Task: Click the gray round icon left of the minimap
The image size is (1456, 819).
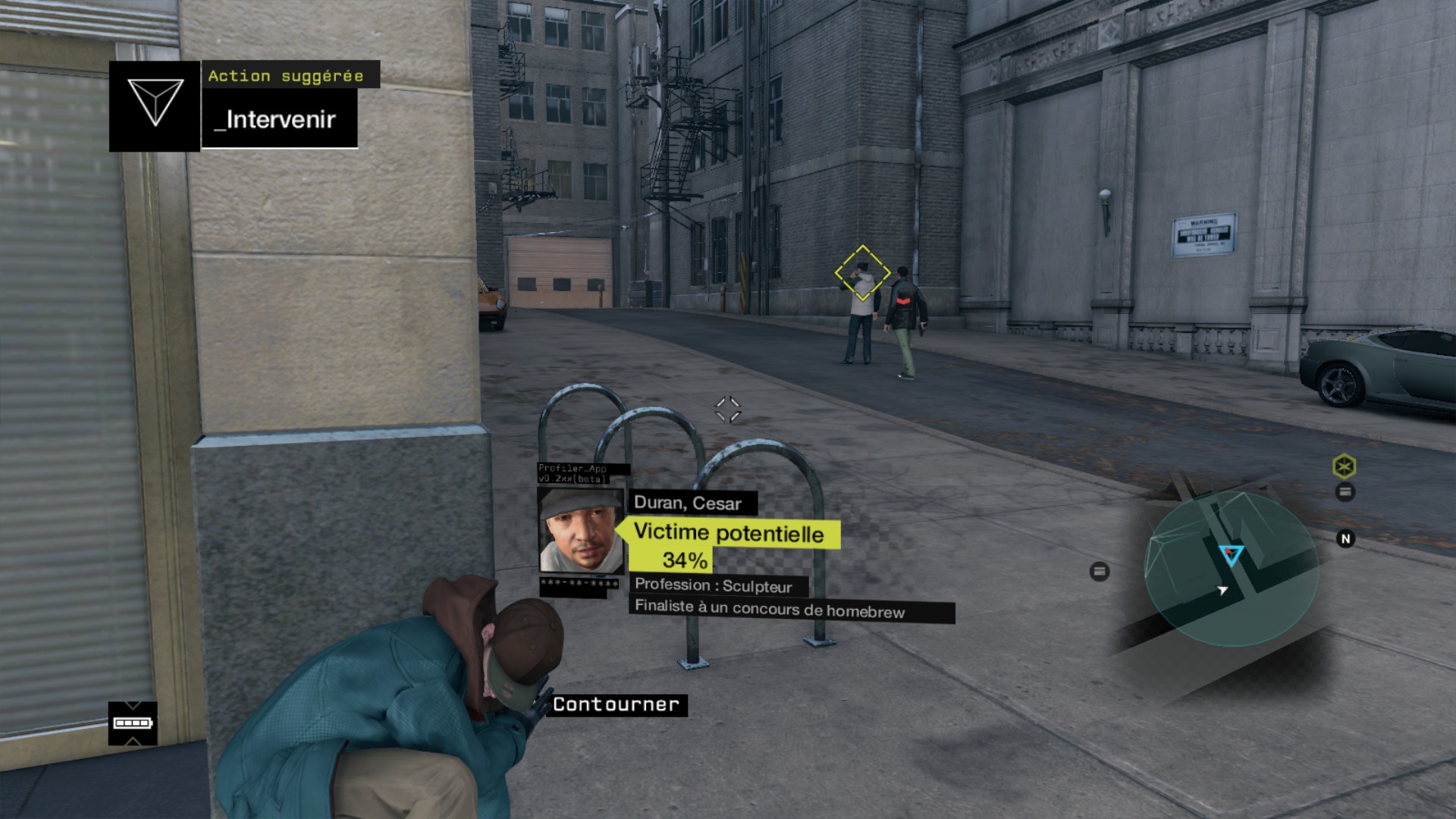Action: pos(1100,572)
